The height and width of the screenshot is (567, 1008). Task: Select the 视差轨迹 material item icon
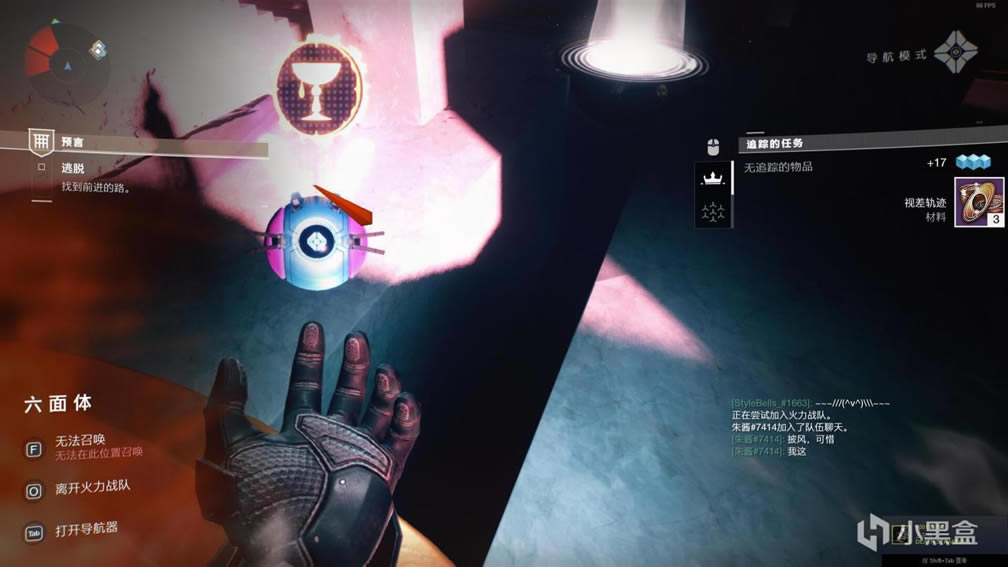pos(979,203)
